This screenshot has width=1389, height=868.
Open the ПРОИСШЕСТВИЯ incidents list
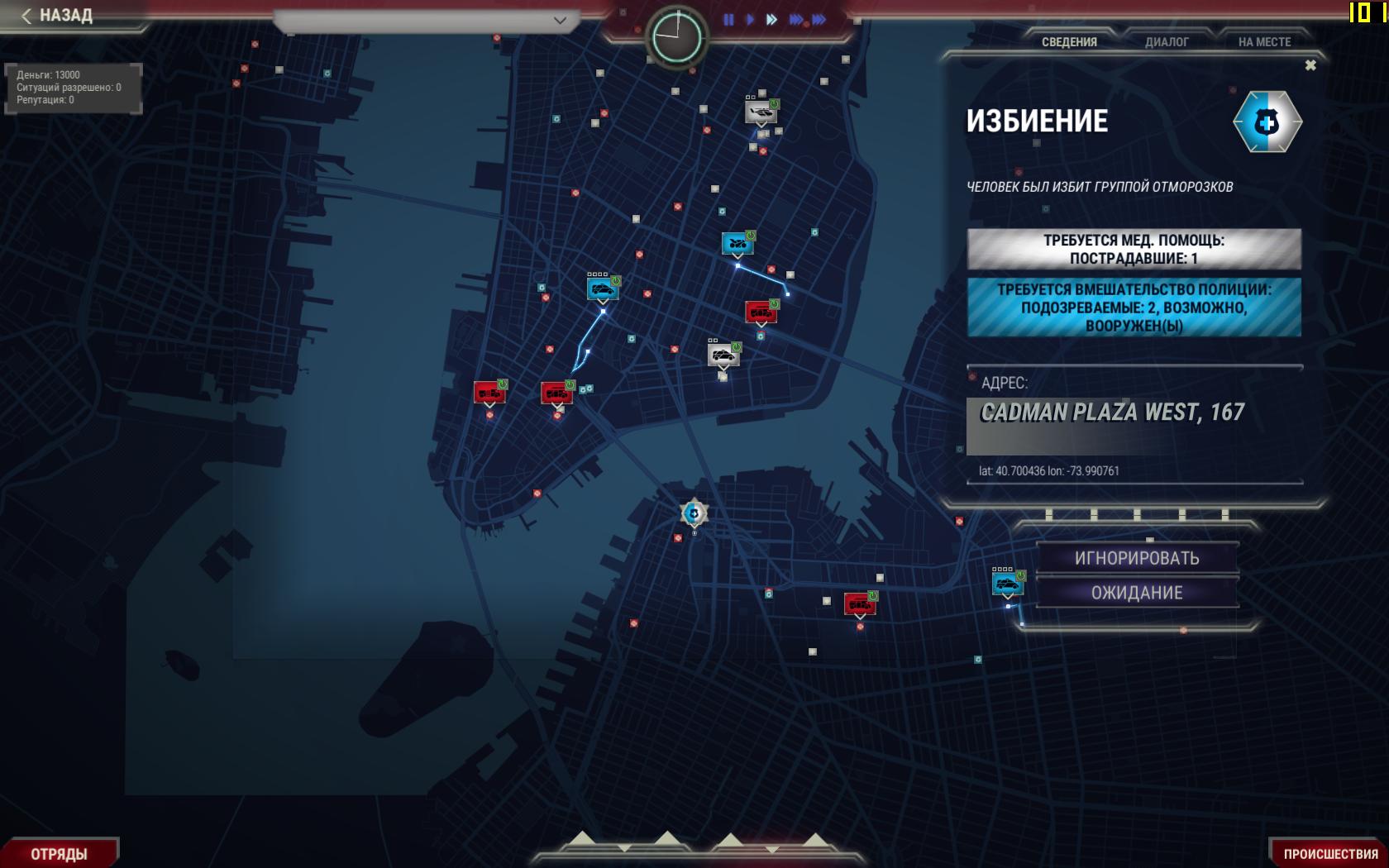(1330, 854)
